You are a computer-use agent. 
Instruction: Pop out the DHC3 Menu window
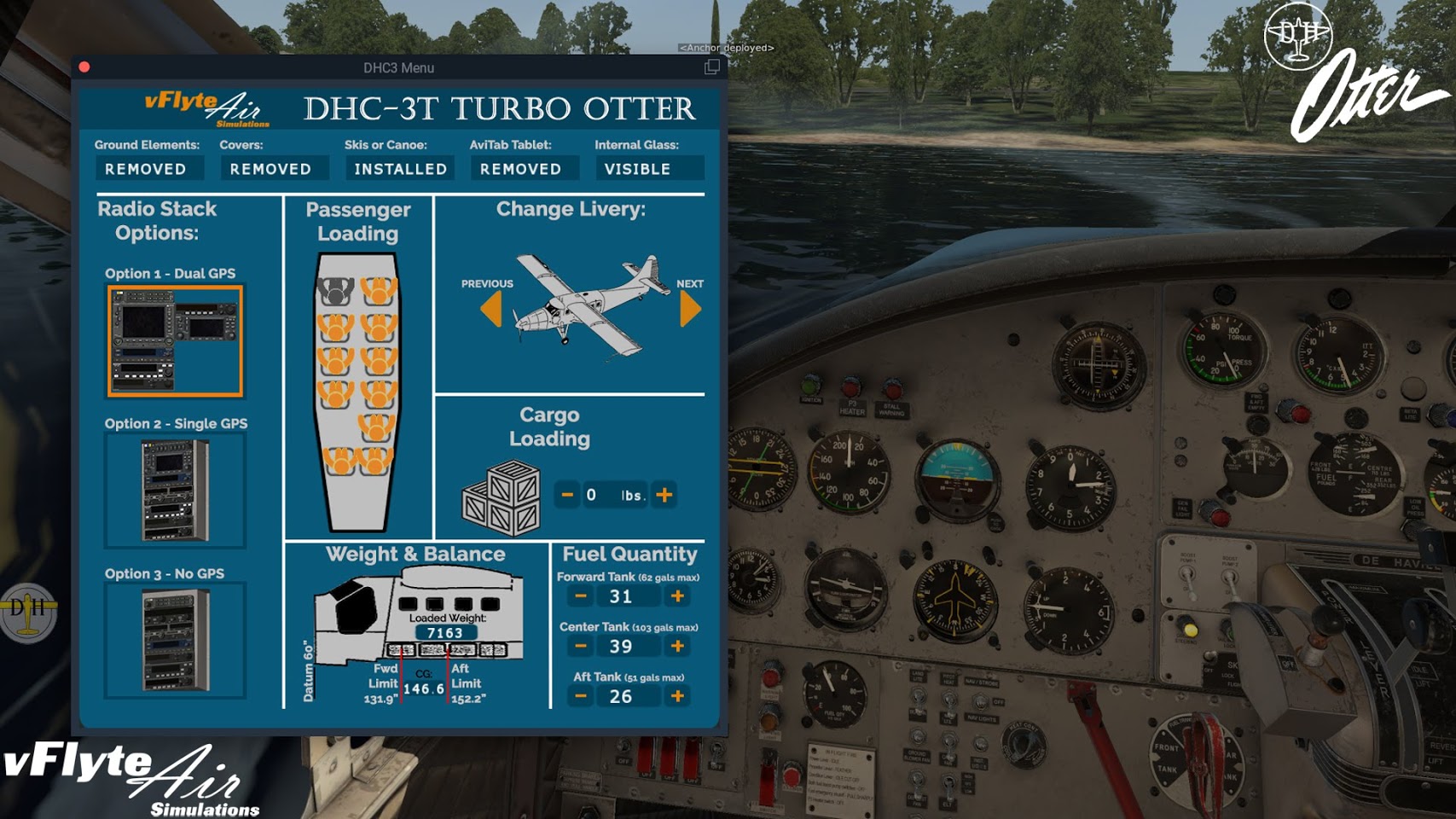711,67
